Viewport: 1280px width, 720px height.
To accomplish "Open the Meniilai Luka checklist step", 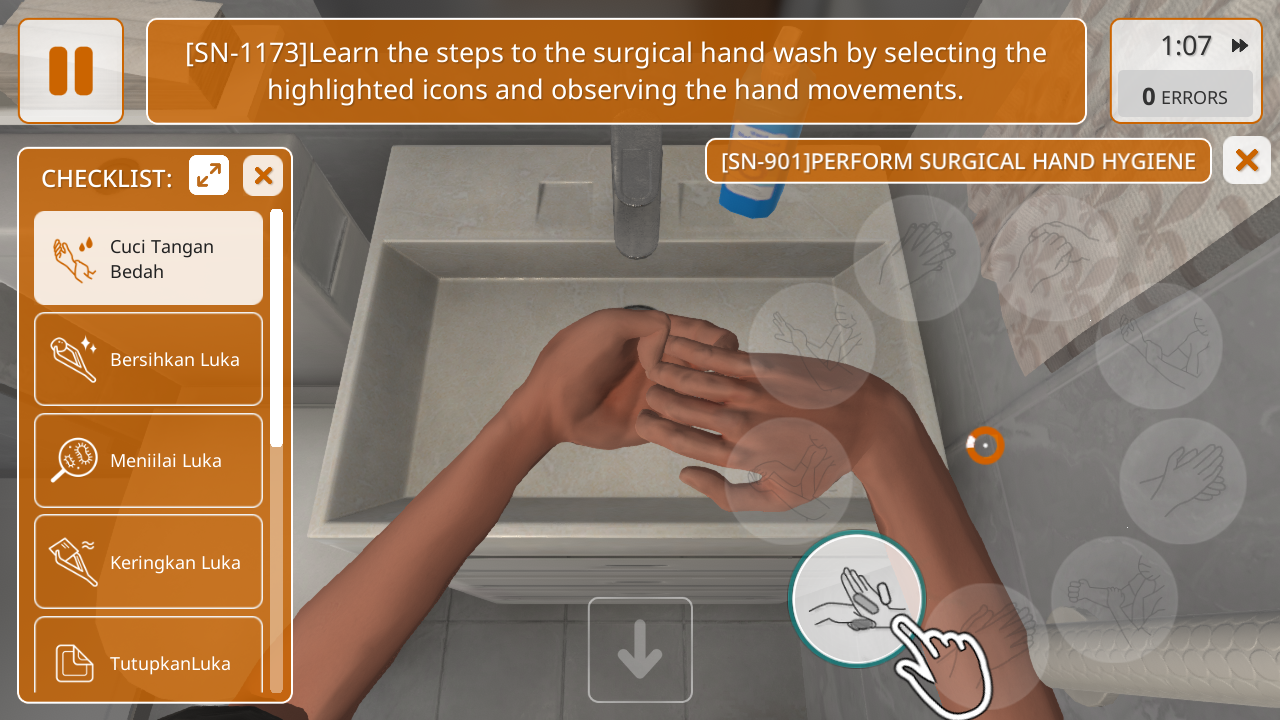I will (x=148, y=461).
